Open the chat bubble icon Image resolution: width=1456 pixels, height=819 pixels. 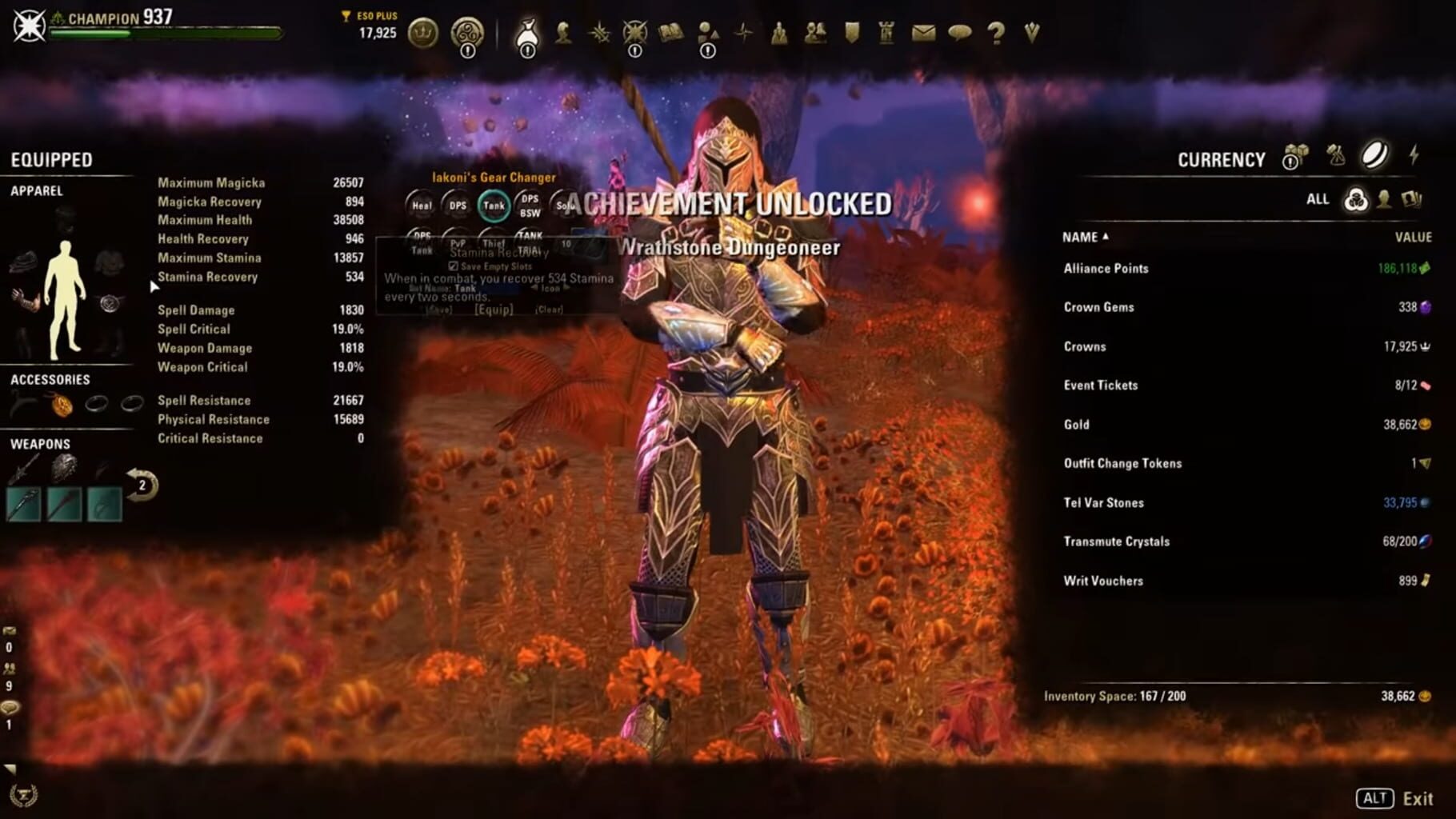click(x=960, y=34)
